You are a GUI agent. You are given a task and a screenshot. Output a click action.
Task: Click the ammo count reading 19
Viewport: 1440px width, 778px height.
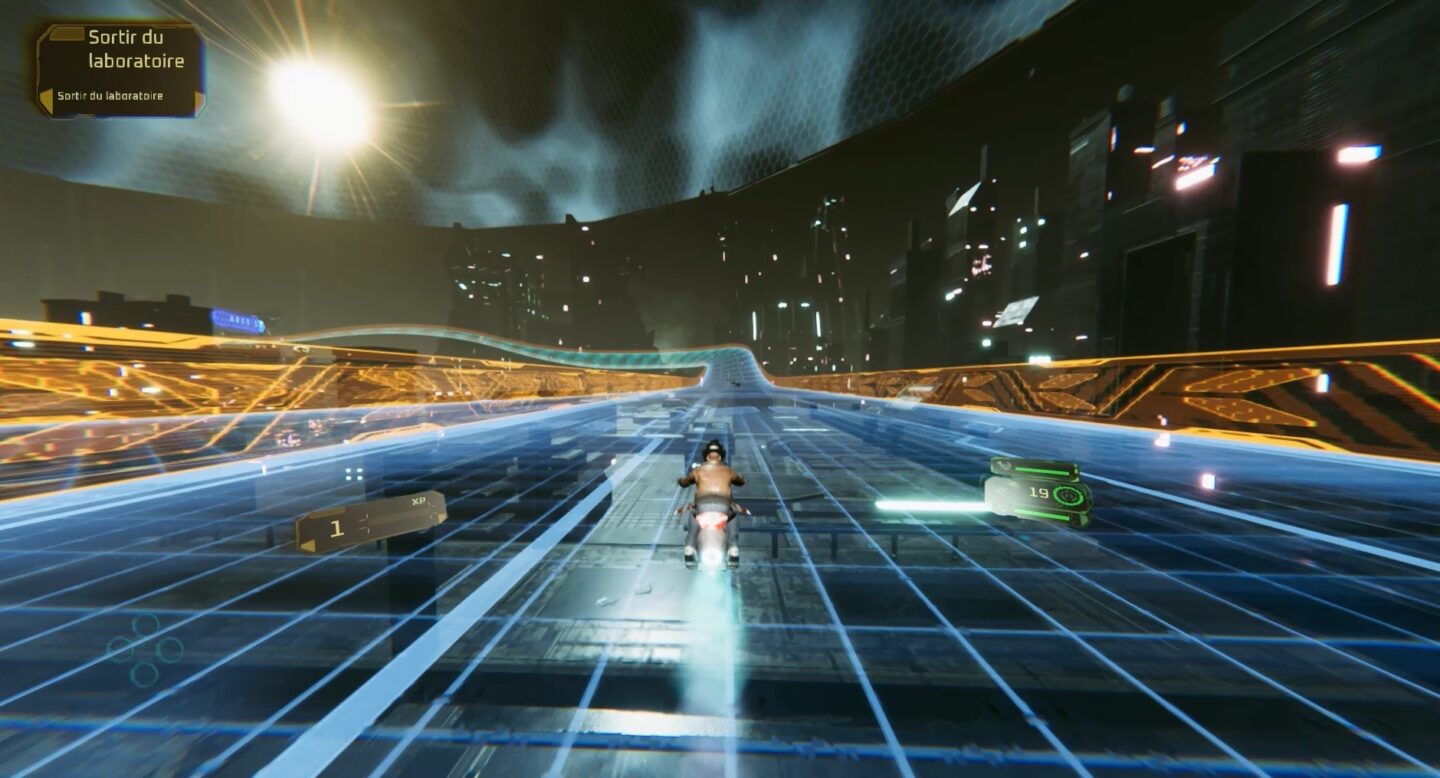pos(1040,493)
